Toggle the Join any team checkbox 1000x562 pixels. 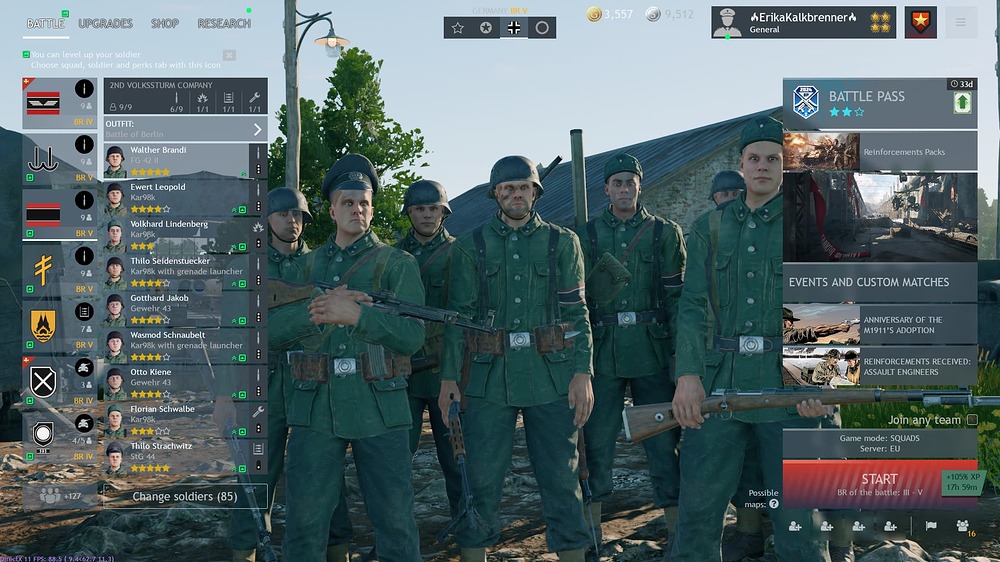pyautogui.click(x=972, y=420)
